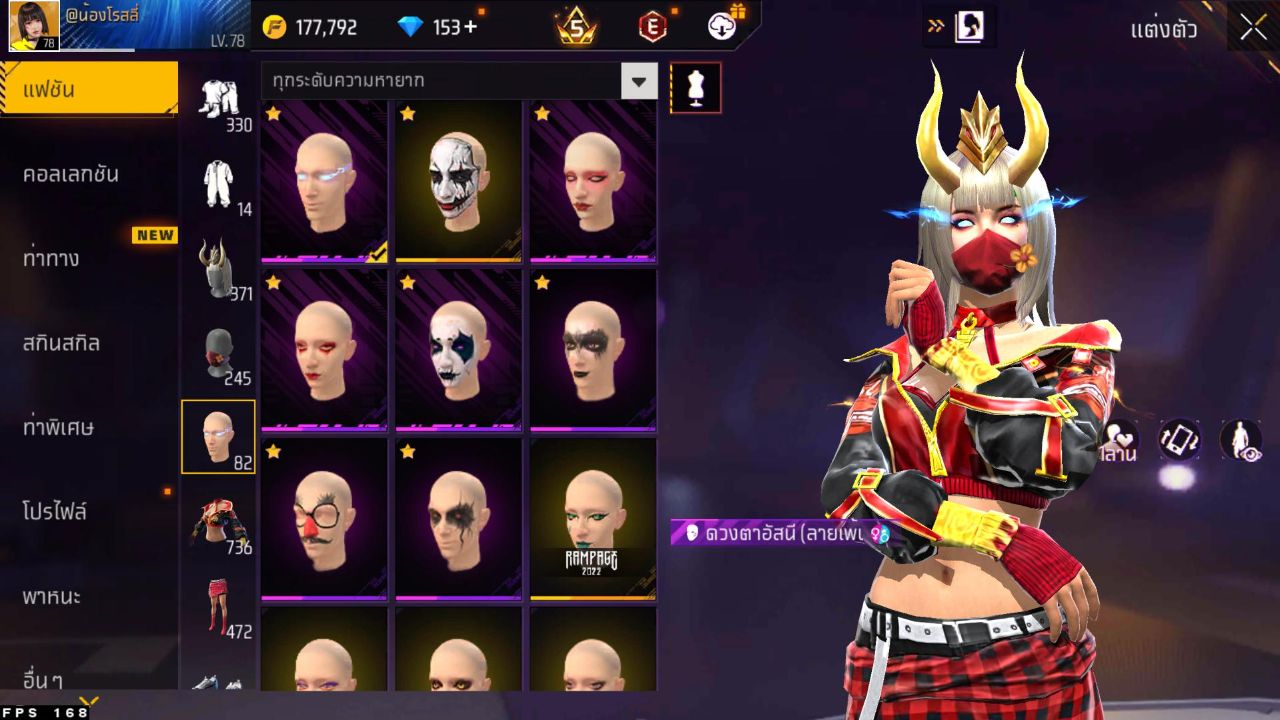Click the mannequin preview button
1280x720 pixels.
[x=695, y=88]
